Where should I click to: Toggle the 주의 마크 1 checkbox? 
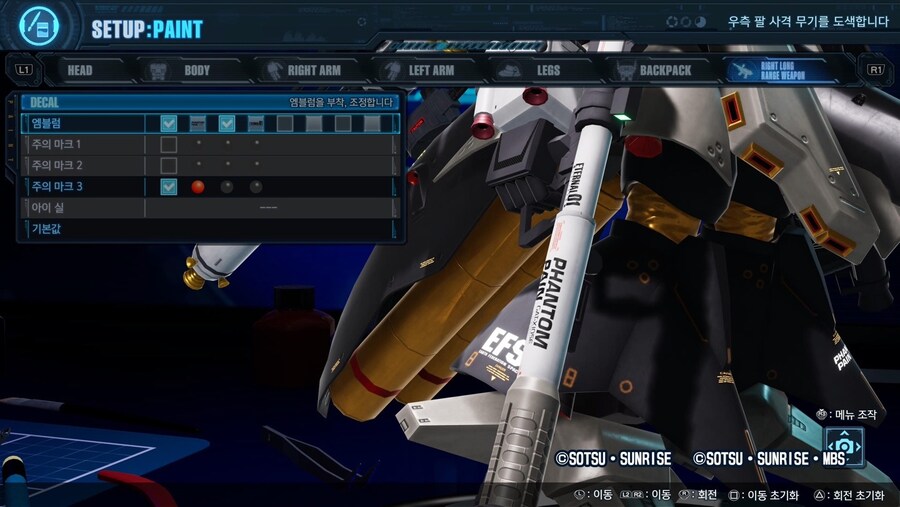pos(169,145)
